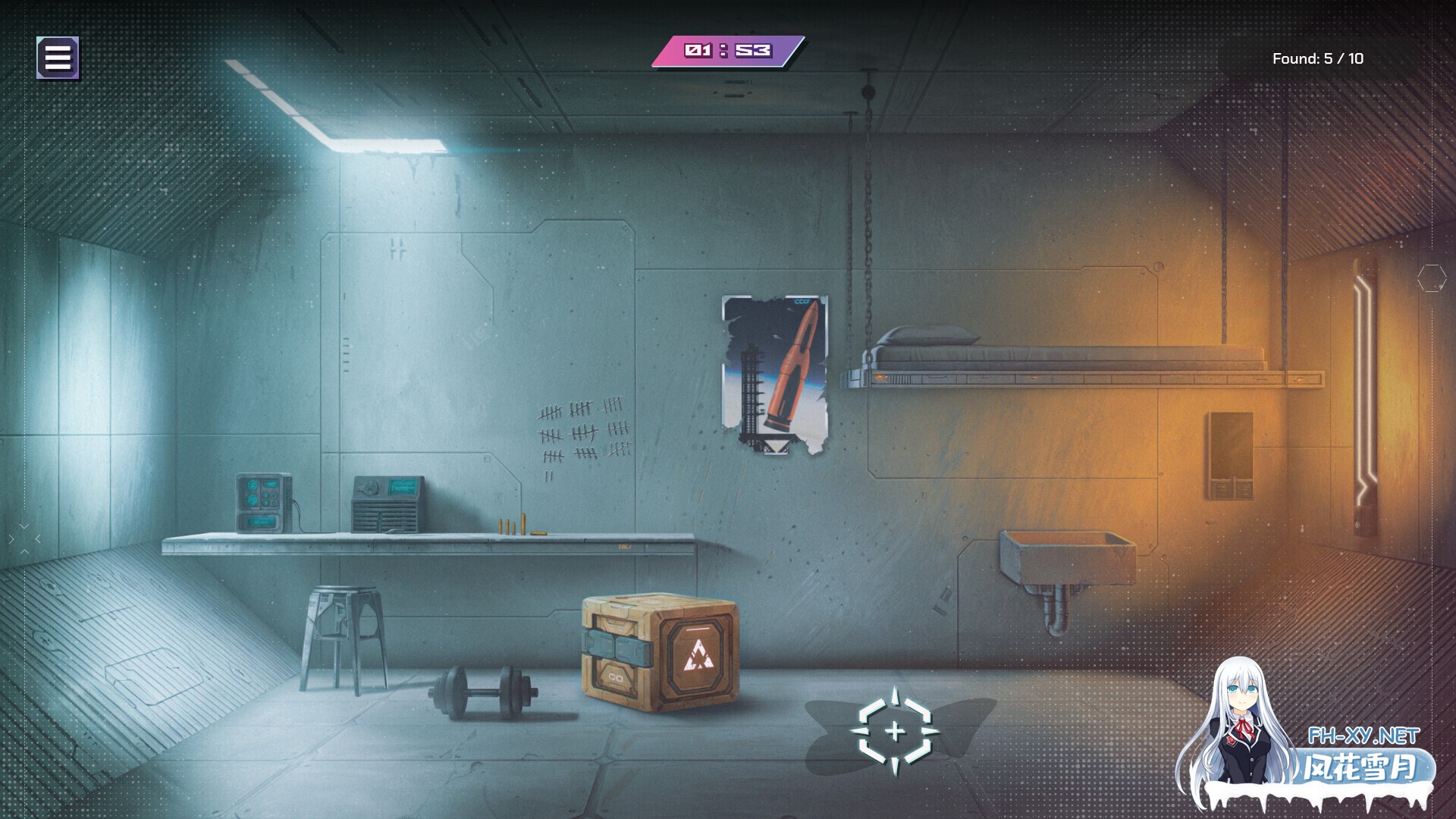Viewport: 1456px width, 819px height.
Task: Open the hamburger menu button
Action: 58,58
